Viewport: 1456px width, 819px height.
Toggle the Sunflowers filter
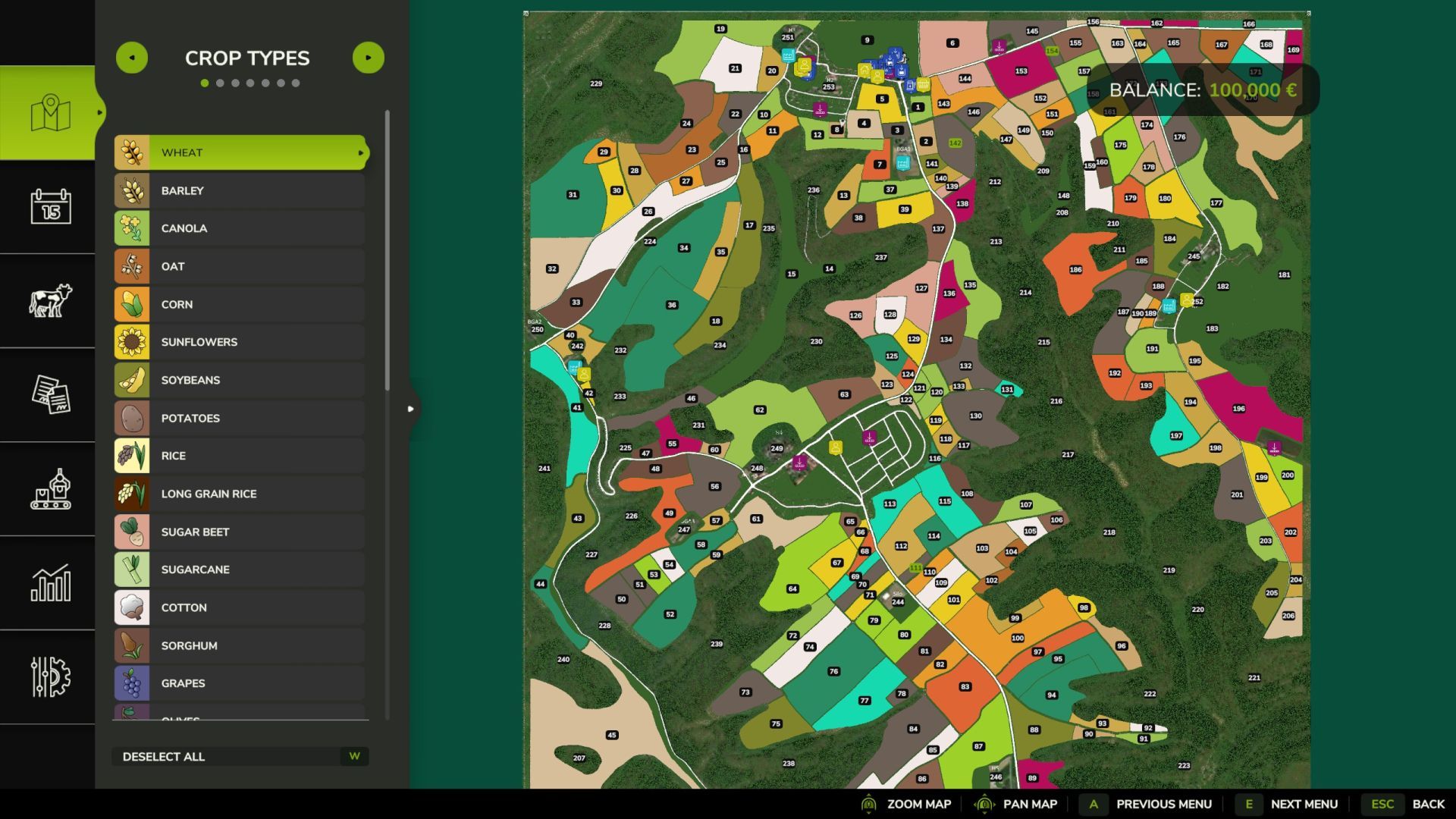click(240, 342)
